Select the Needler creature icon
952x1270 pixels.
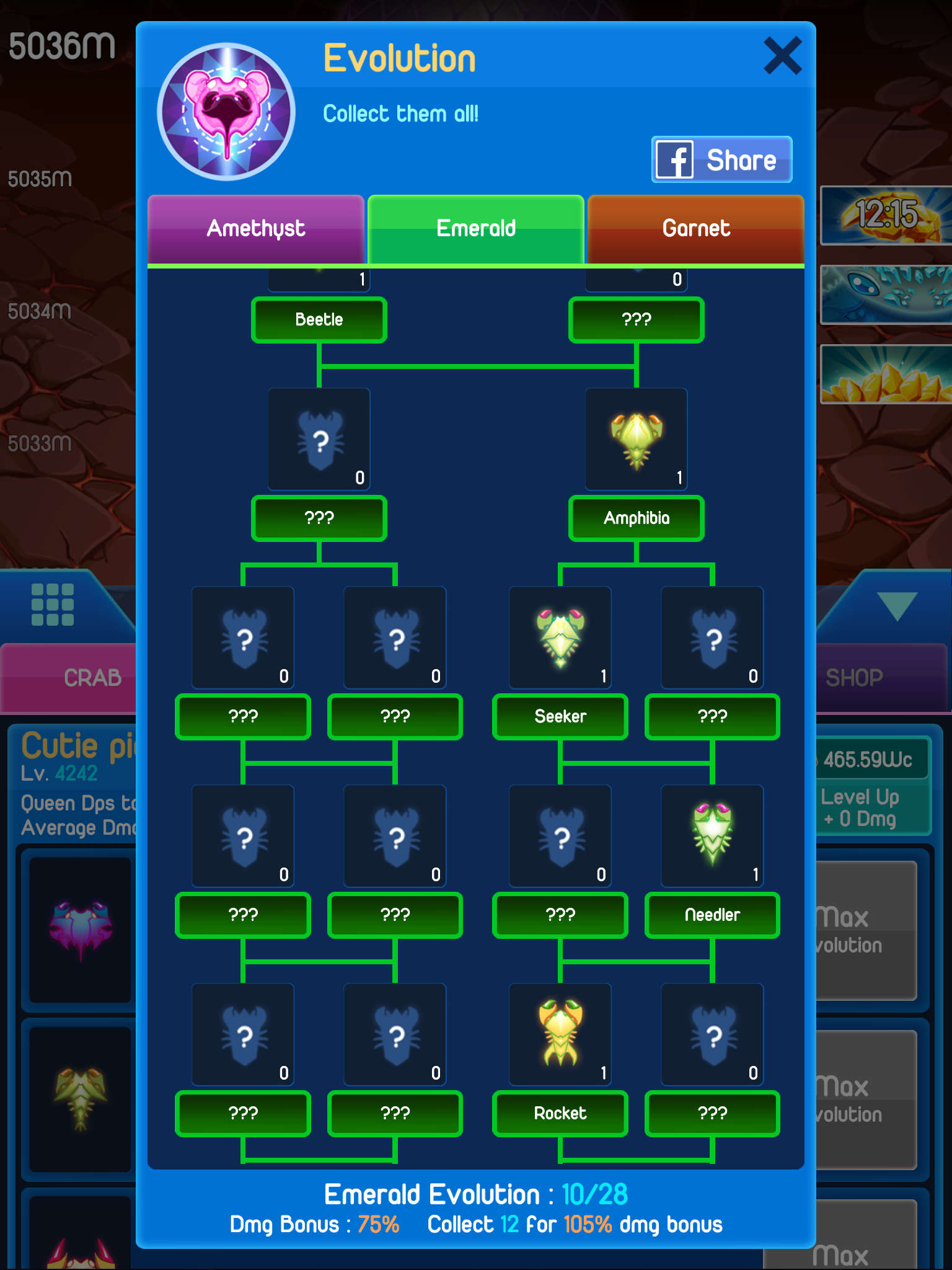click(x=712, y=835)
